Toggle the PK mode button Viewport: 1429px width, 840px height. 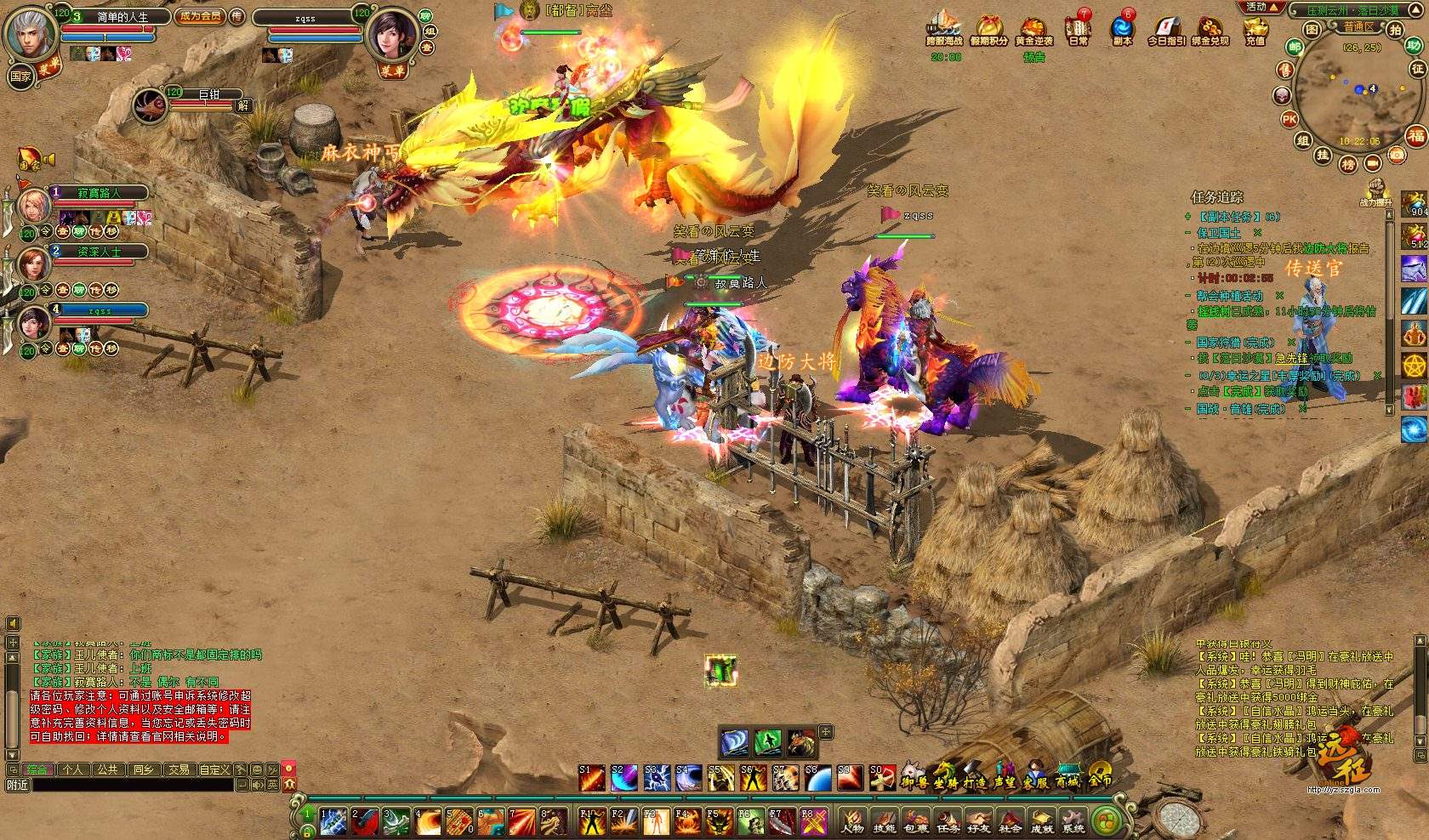pos(1290,119)
